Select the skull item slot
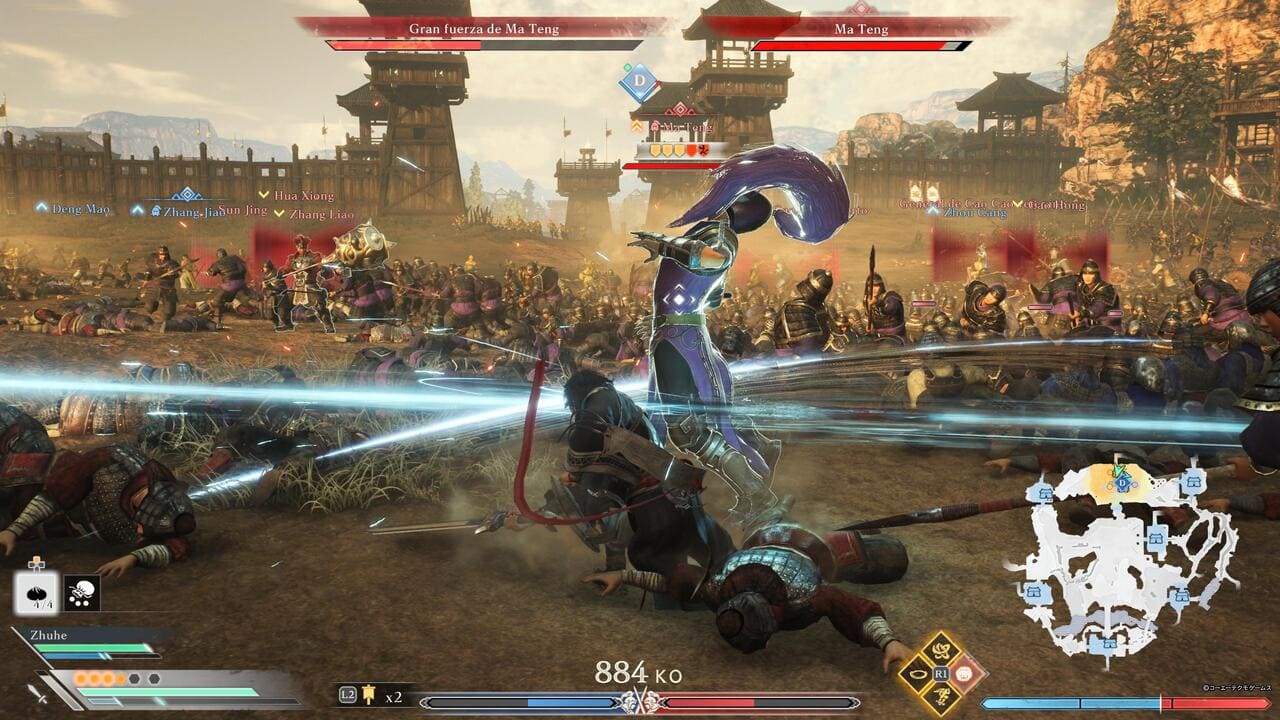Viewport: 1280px width, 720px height. 81,593
